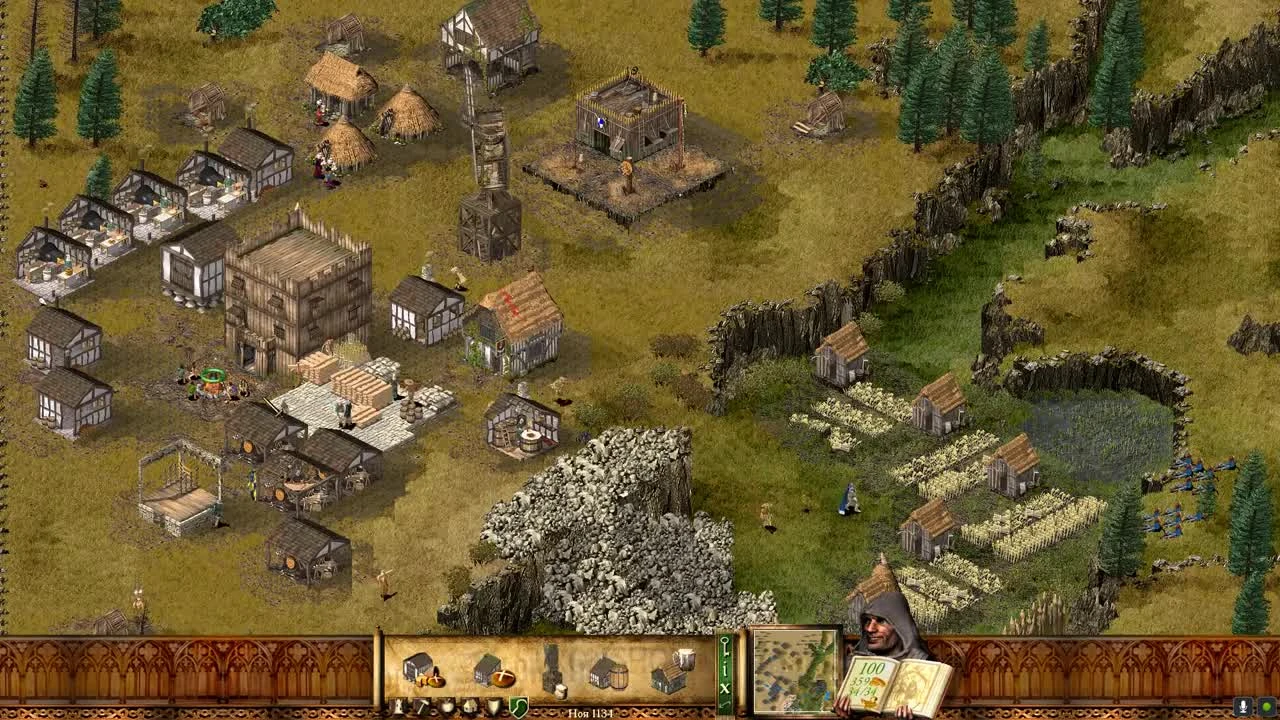Click the minimap to reposition view
The image size is (1280, 720).
point(791,670)
